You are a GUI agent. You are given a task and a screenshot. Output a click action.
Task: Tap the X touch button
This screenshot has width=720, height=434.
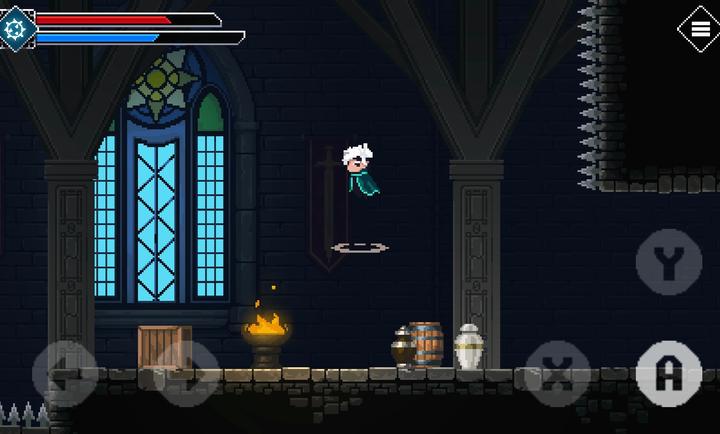(x=558, y=374)
